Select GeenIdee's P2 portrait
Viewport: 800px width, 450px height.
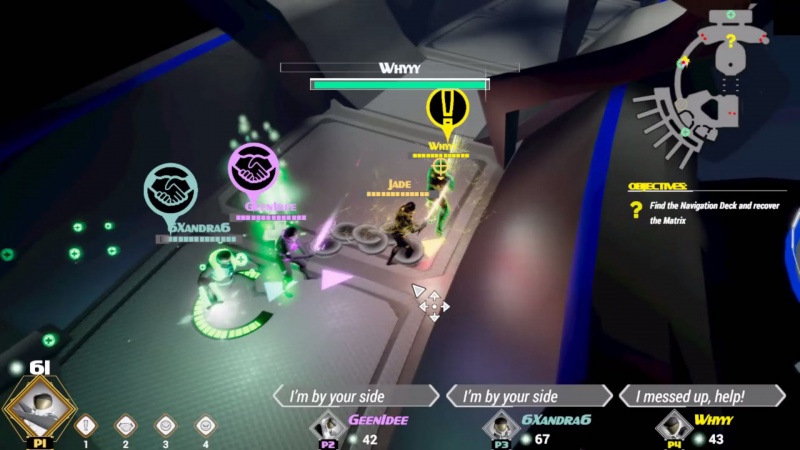[x=330, y=427]
